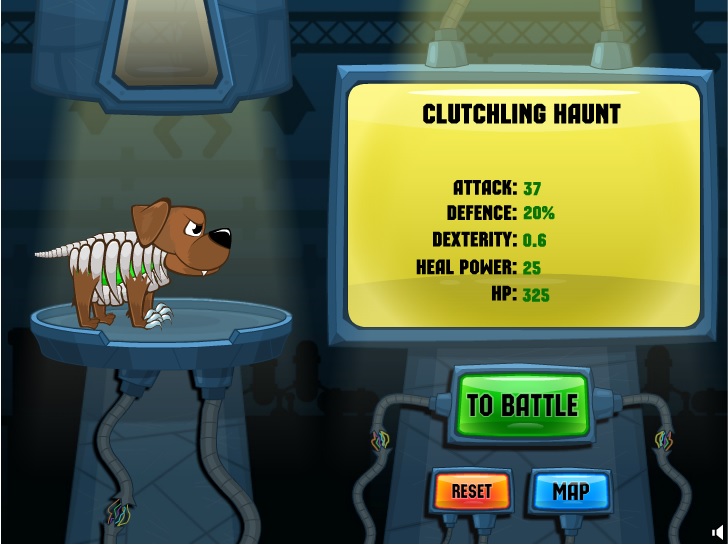728x547 pixels.
Task: Open the blue Map button
Action: [571, 491]
